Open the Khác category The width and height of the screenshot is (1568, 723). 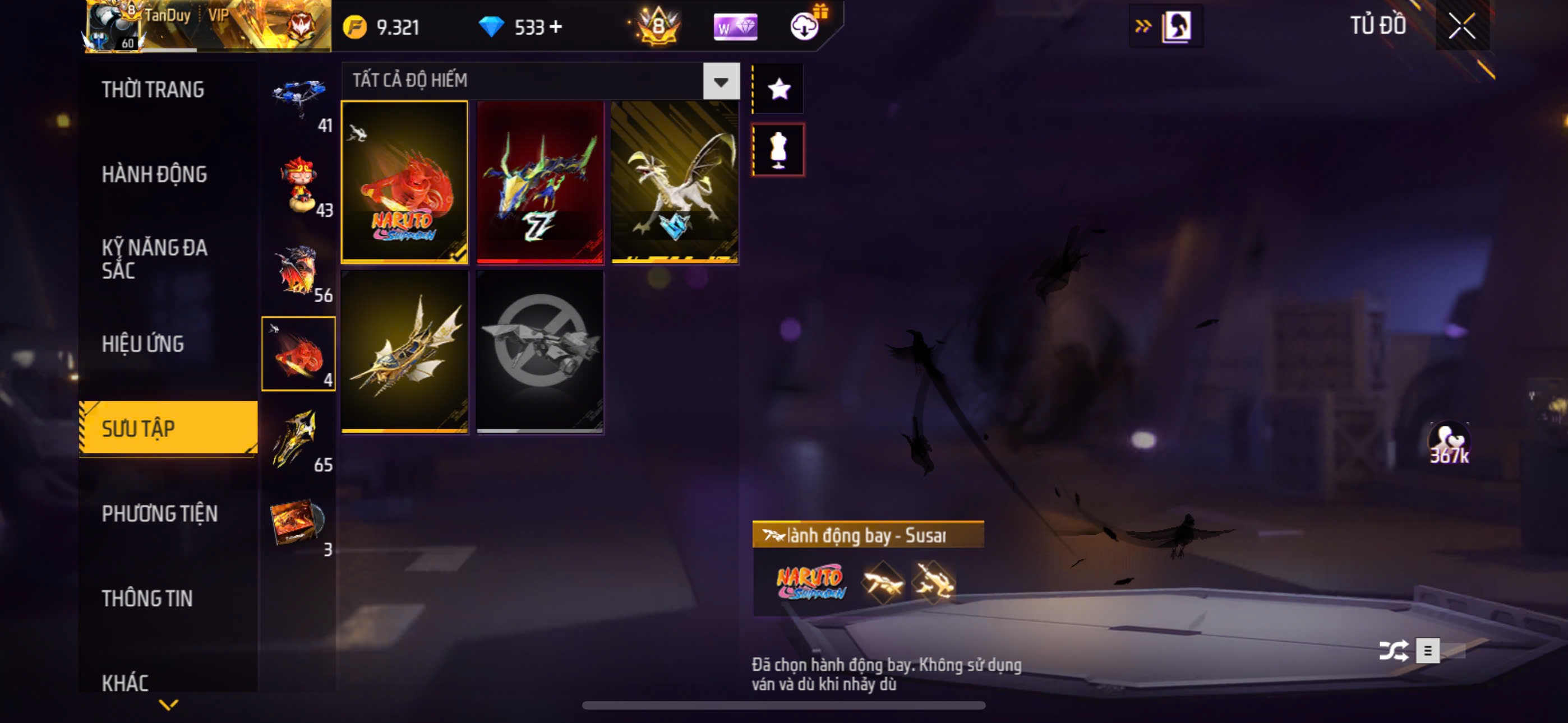pyautogui.click(x=126, y=682)
